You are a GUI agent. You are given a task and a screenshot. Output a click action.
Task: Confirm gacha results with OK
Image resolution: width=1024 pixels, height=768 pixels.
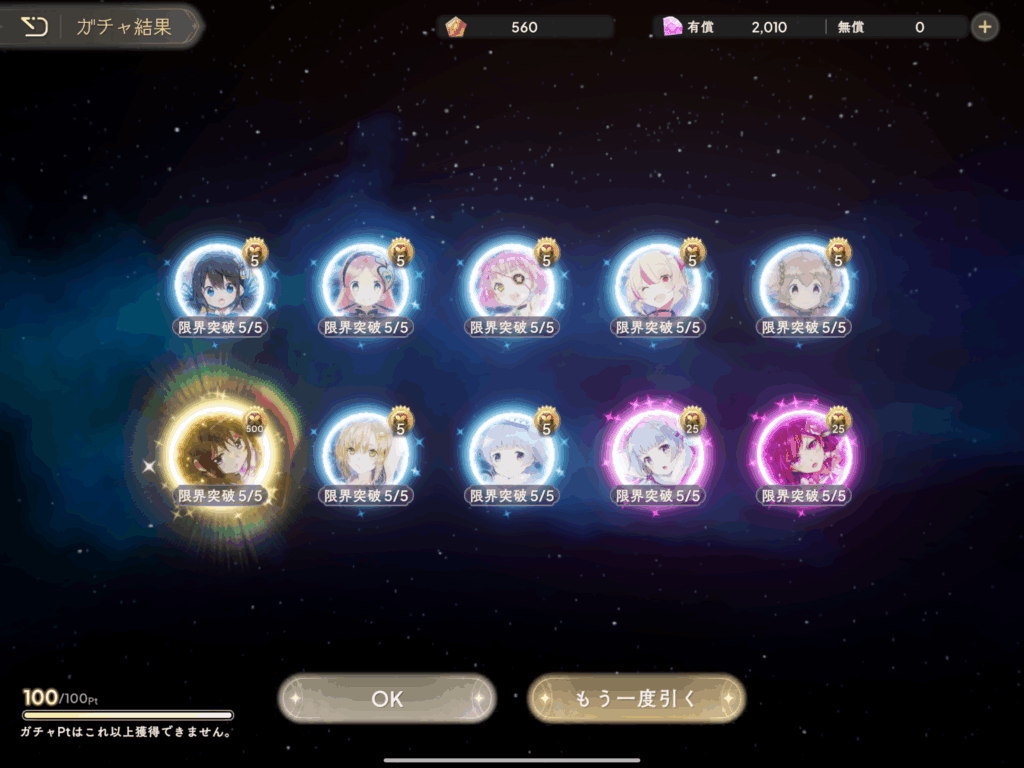[x=387, y=698]
